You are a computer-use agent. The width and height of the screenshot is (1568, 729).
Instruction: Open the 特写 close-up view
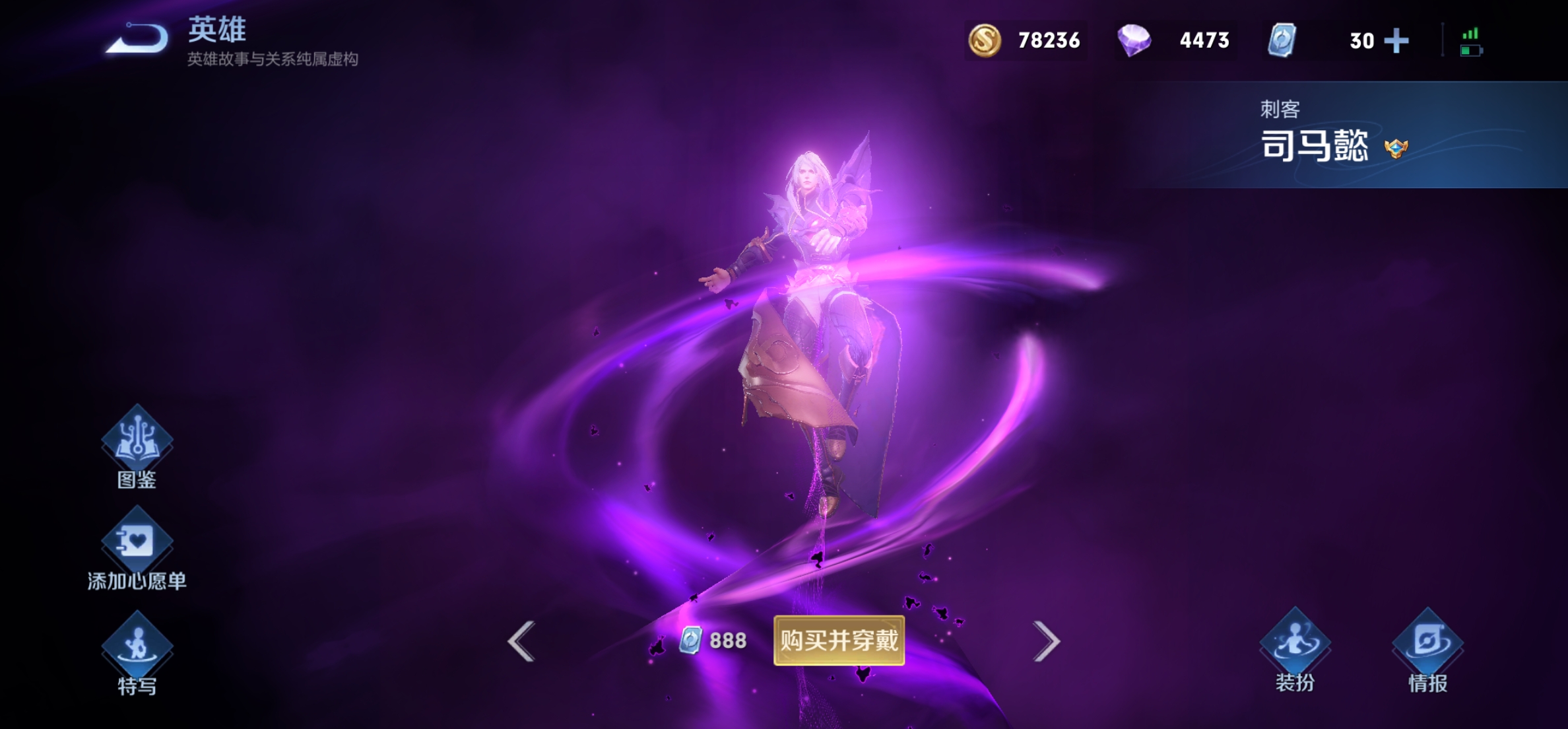point(137,647)
